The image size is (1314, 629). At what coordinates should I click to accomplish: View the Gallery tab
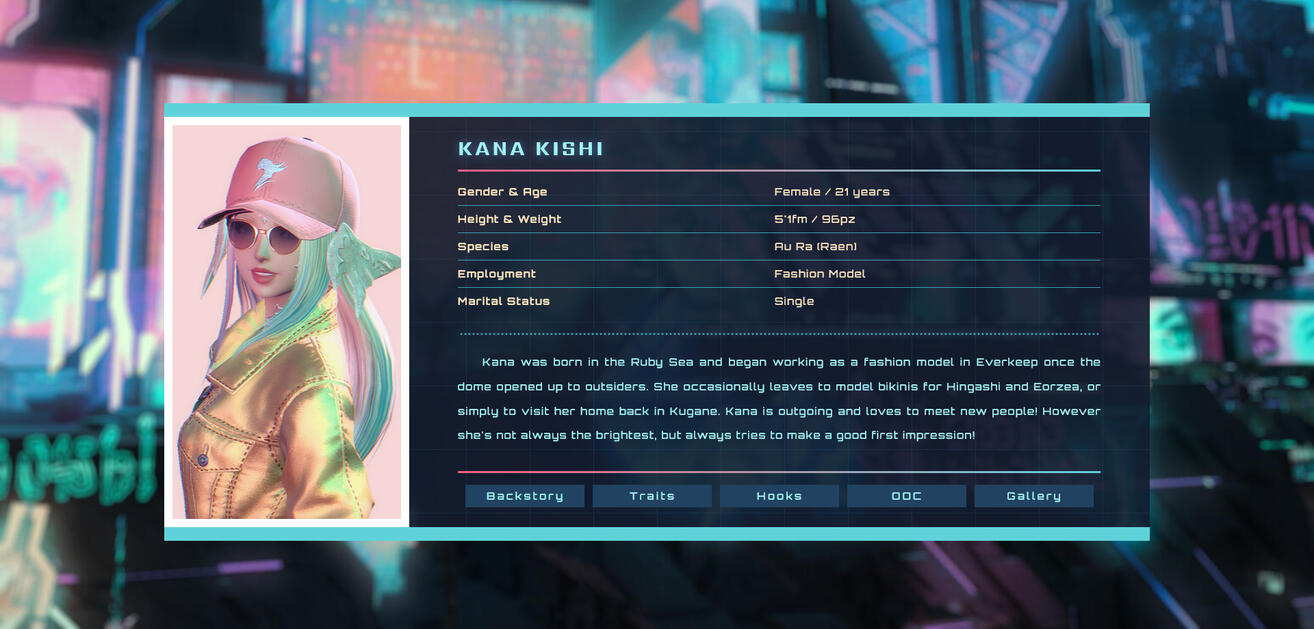tap(1033, 496)
